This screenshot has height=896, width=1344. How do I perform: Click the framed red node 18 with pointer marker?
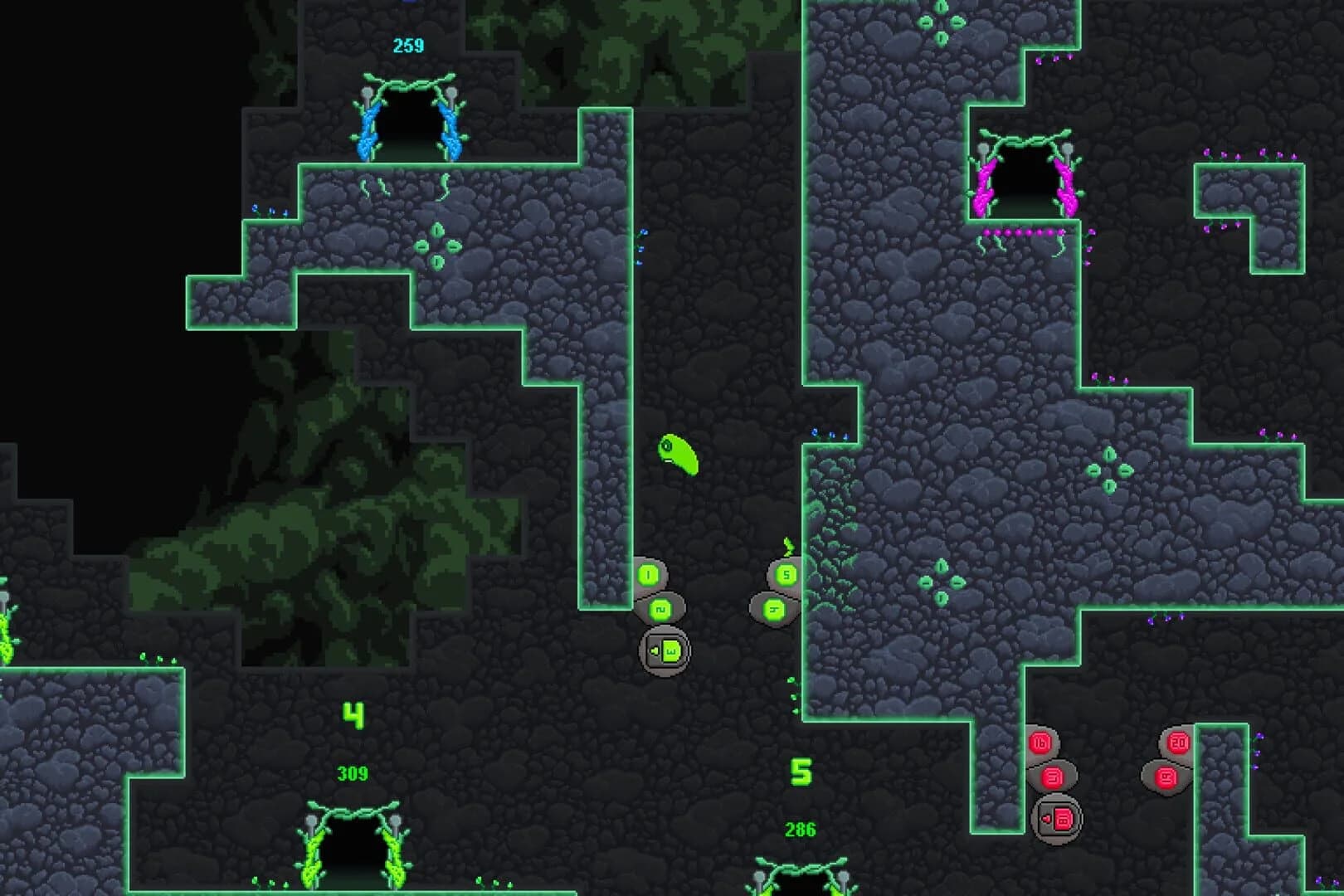[x=1060, y=820]
